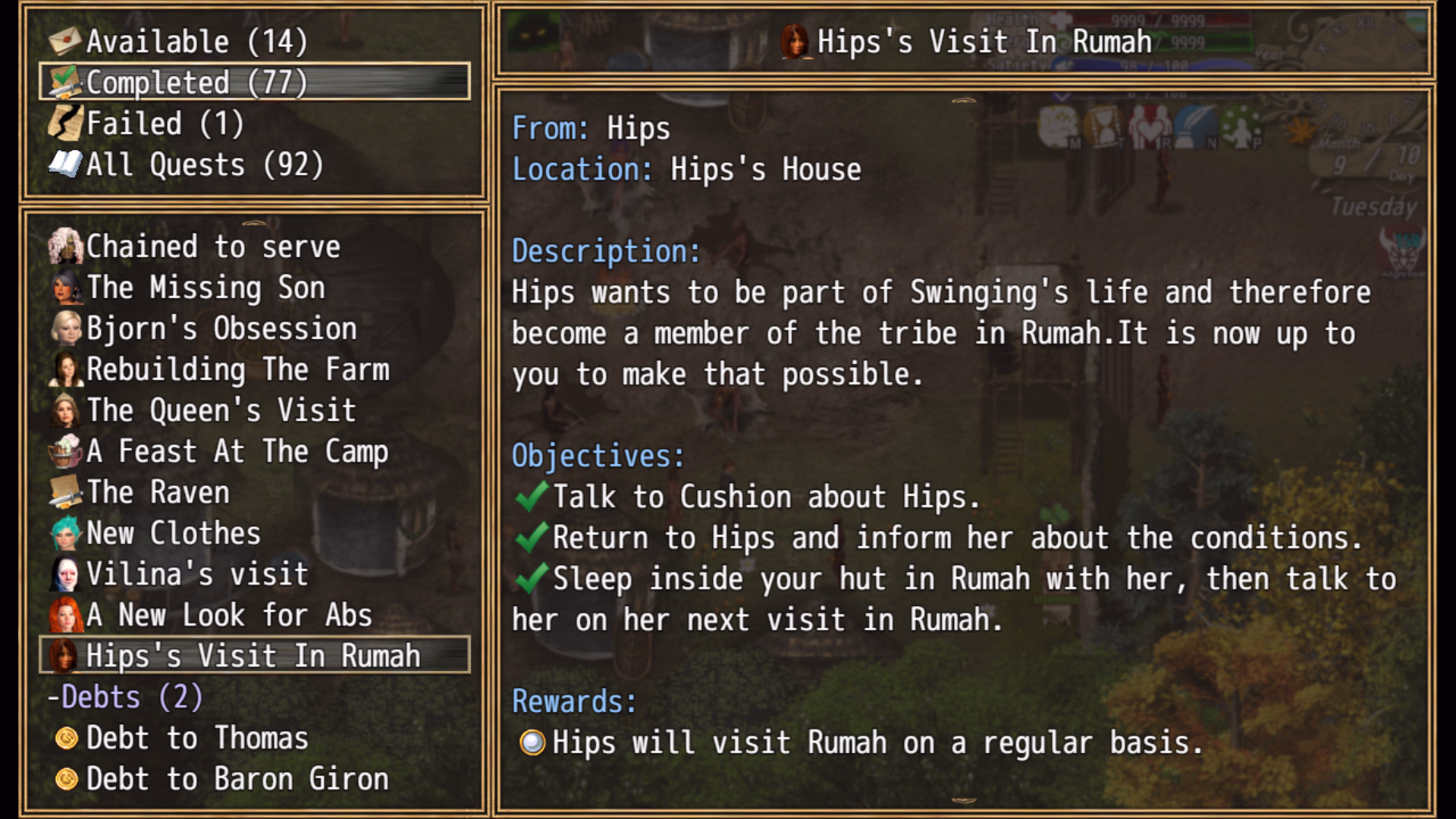Show the Failed quests list

click(165, 124)
